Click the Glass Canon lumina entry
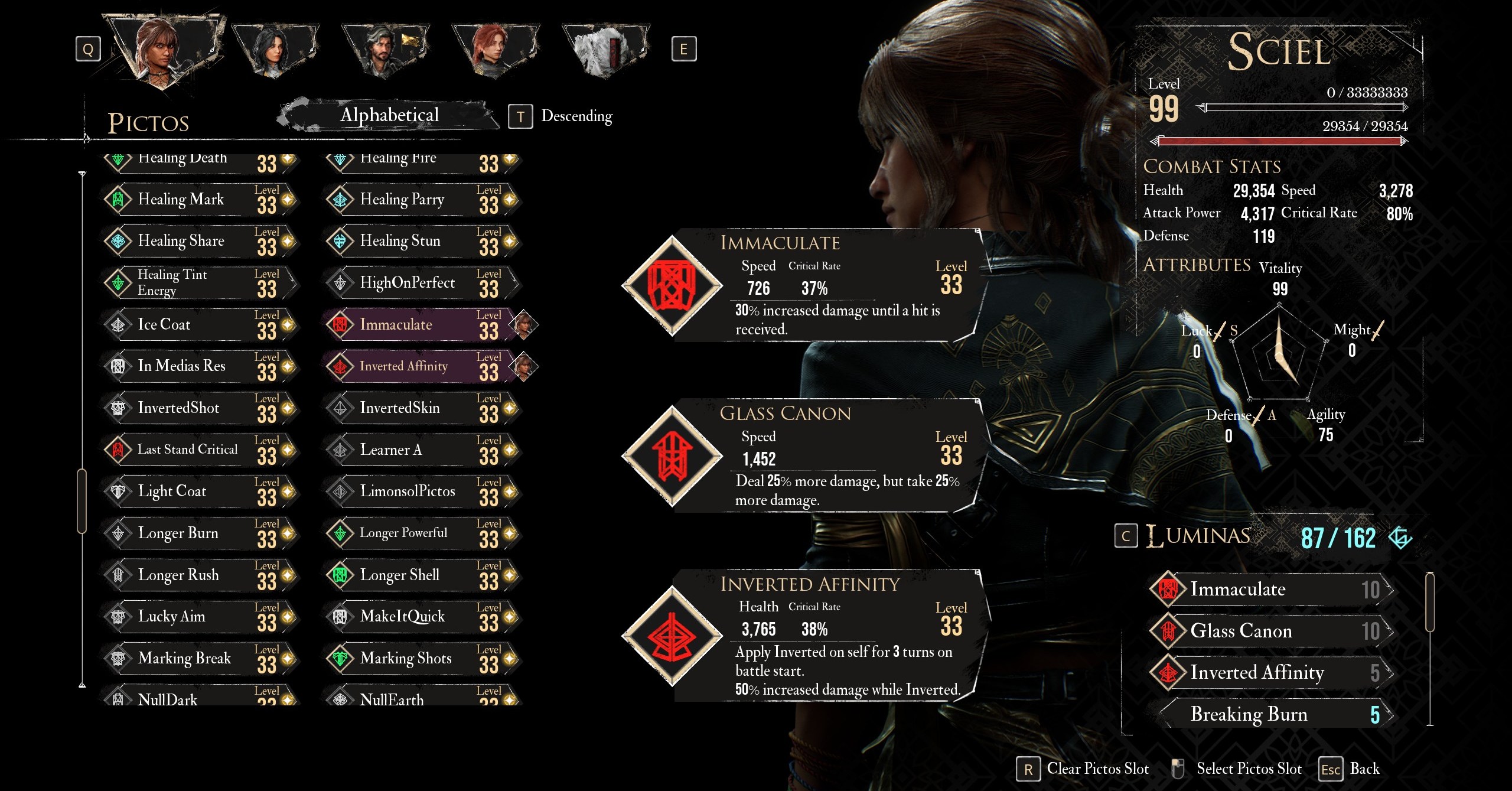 click(x=1270, y=631)
